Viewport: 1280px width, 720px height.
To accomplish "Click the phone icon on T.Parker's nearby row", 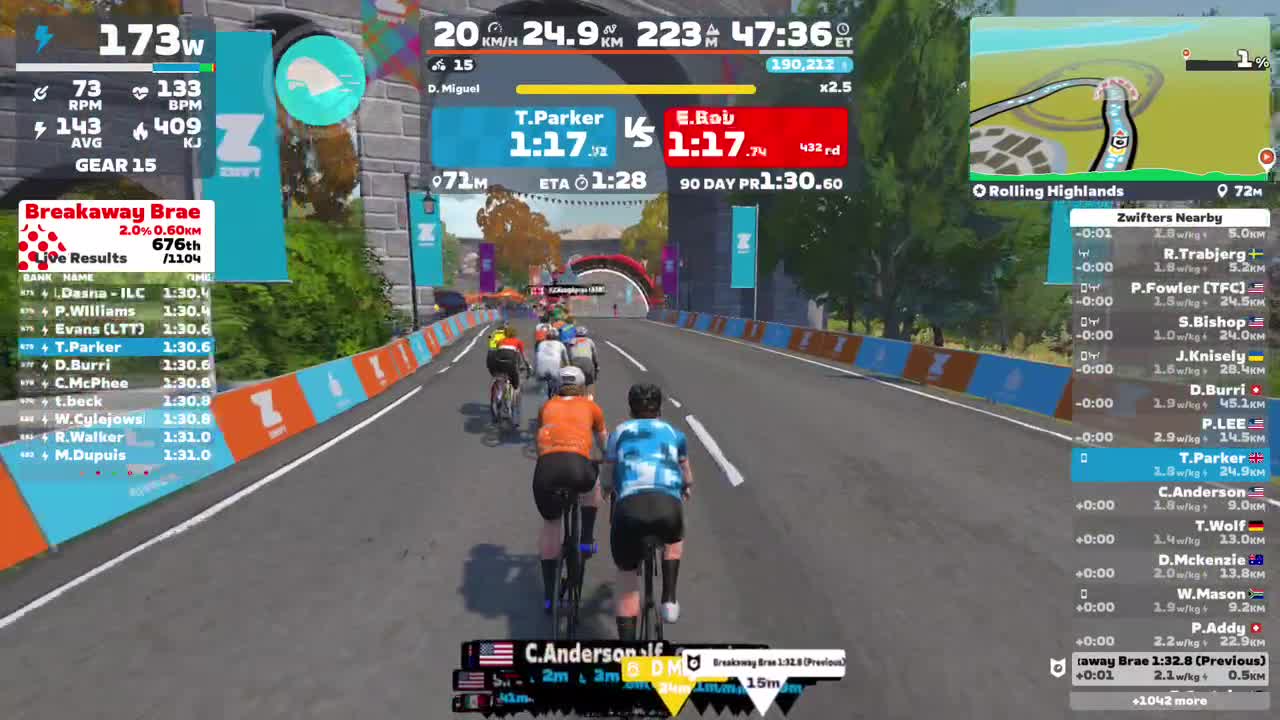I will (1083, 456).
